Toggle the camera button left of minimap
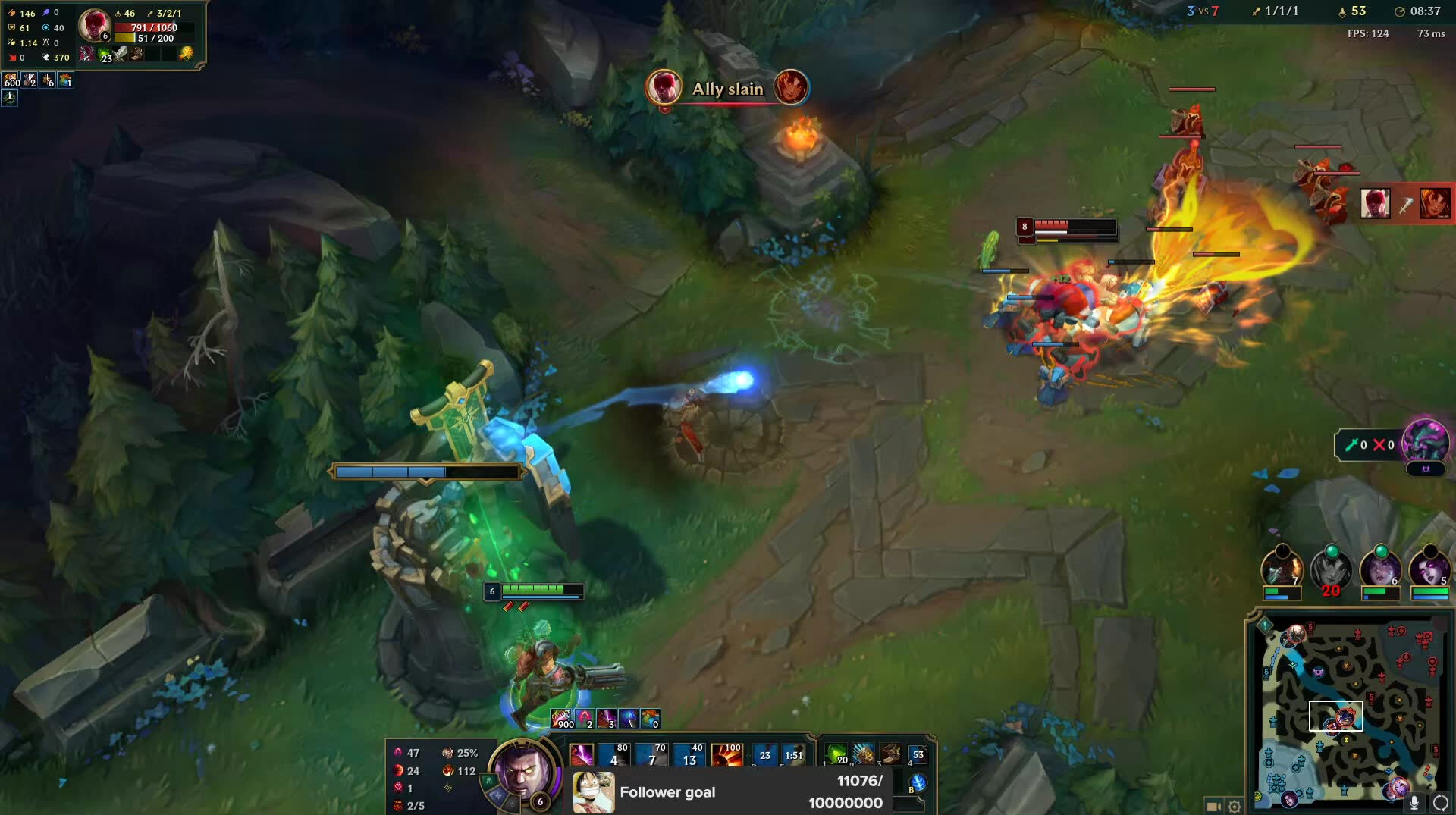Image resolution: width=1456 pixels, height=815 pixels. 1213,807
